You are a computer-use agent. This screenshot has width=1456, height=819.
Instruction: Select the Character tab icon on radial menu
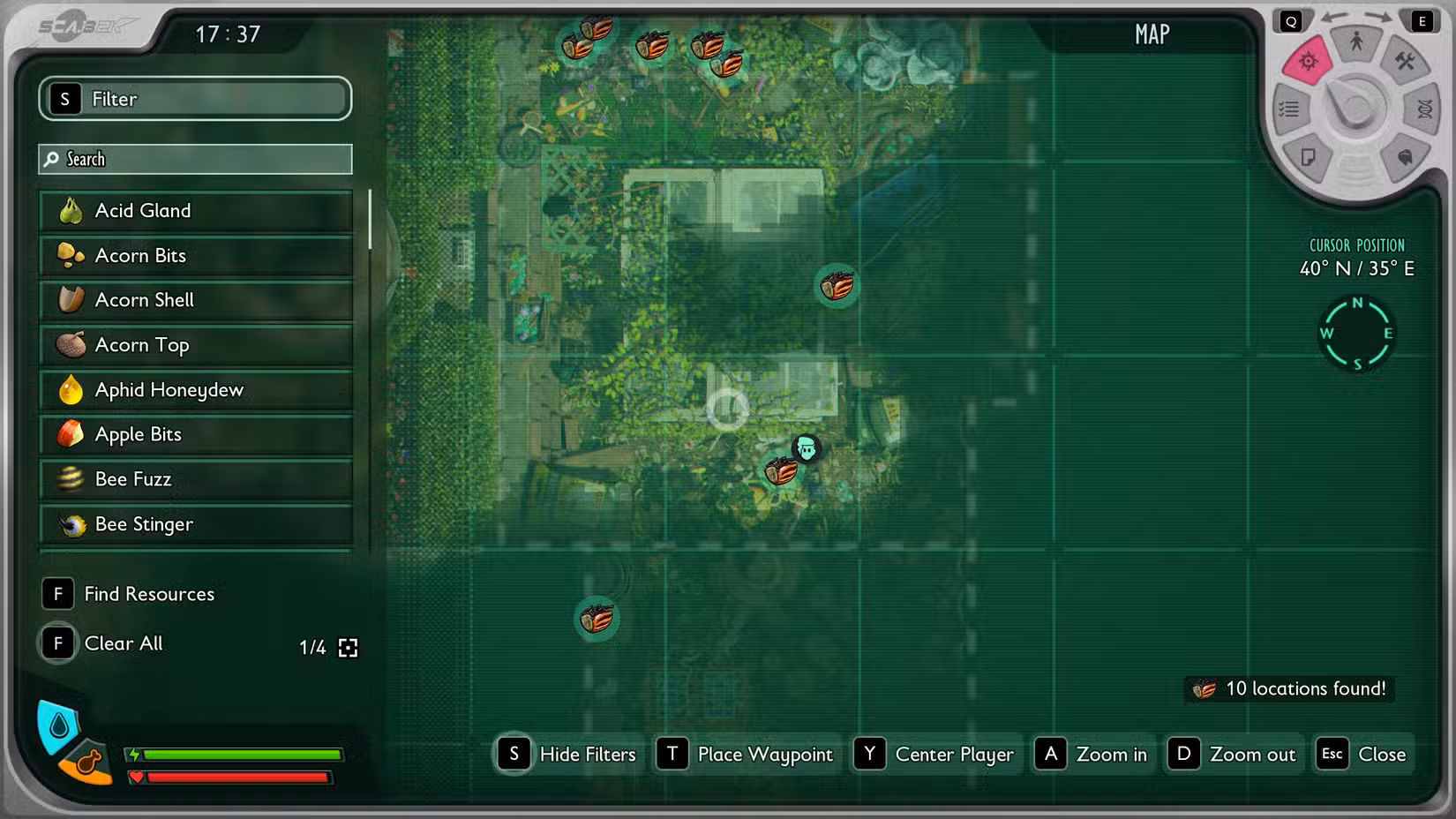point(1357,42)
